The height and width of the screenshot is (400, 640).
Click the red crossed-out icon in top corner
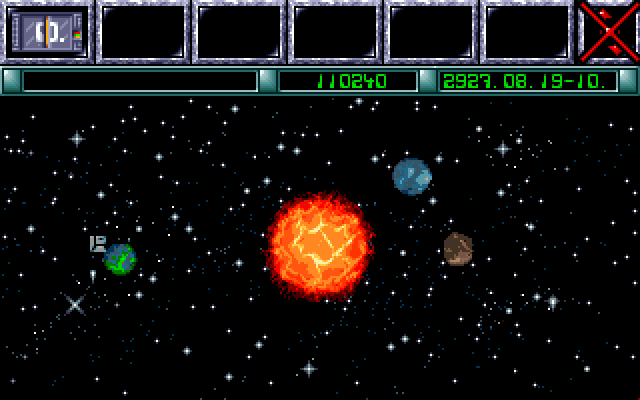point(608,30)
